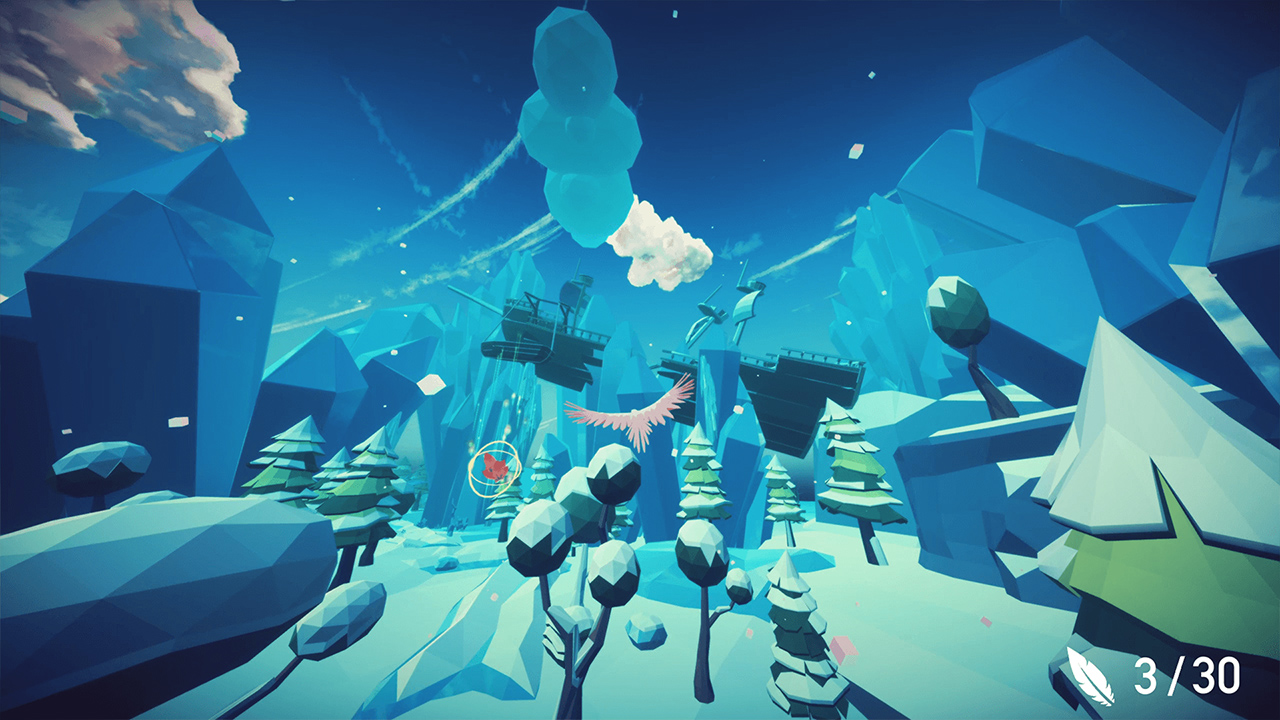This screenshot has width=1280, height=720.
Task: Select the red feather collectible inside the ring
Action: pyautogui.click(x=495, y=466)
